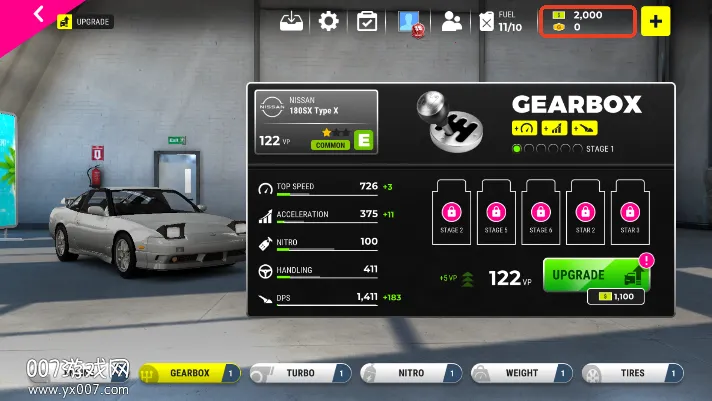Viewport: 712px width, 401px height.
Task: Tap the yellow plus to add currency
Action: click(x=655, y=21)
